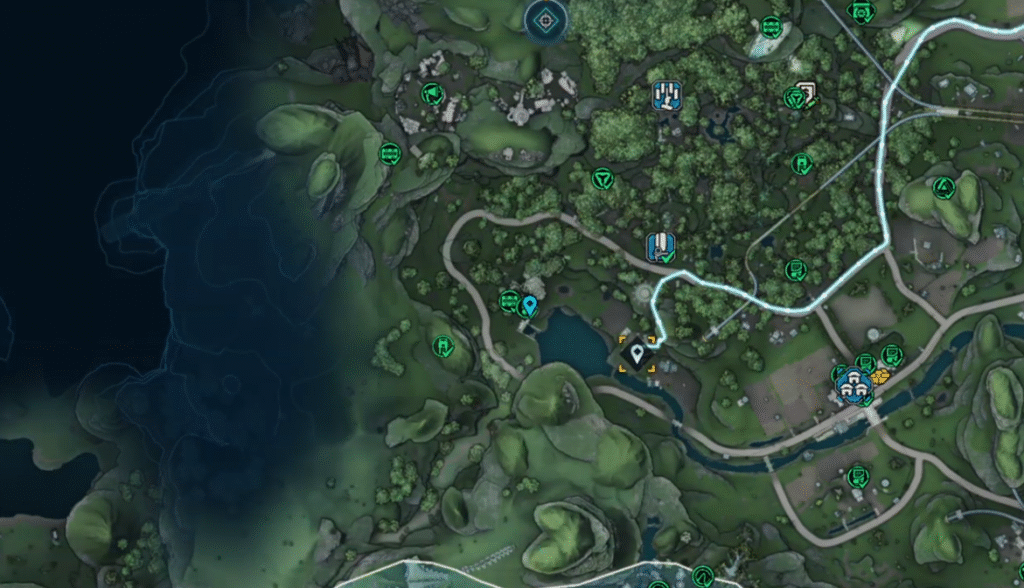Click the white square marker with green pencil
This screenshot has width=1024, height=588.
click(x=806, y=92)
